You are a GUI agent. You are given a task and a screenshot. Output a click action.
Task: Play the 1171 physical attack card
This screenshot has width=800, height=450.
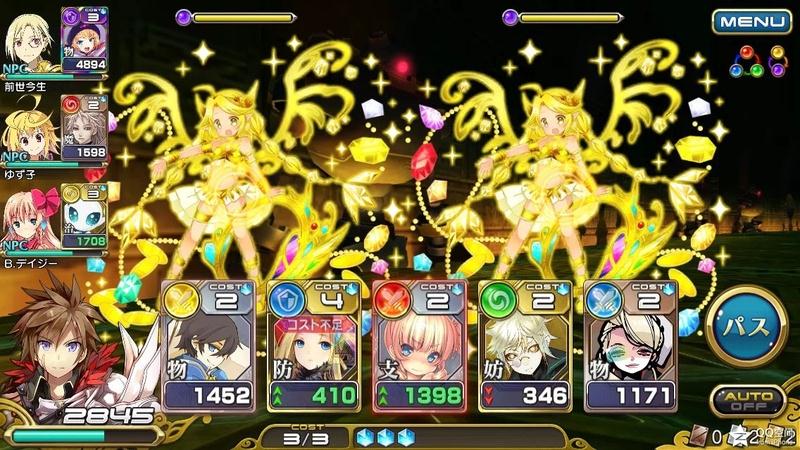(x=629, y=345)
